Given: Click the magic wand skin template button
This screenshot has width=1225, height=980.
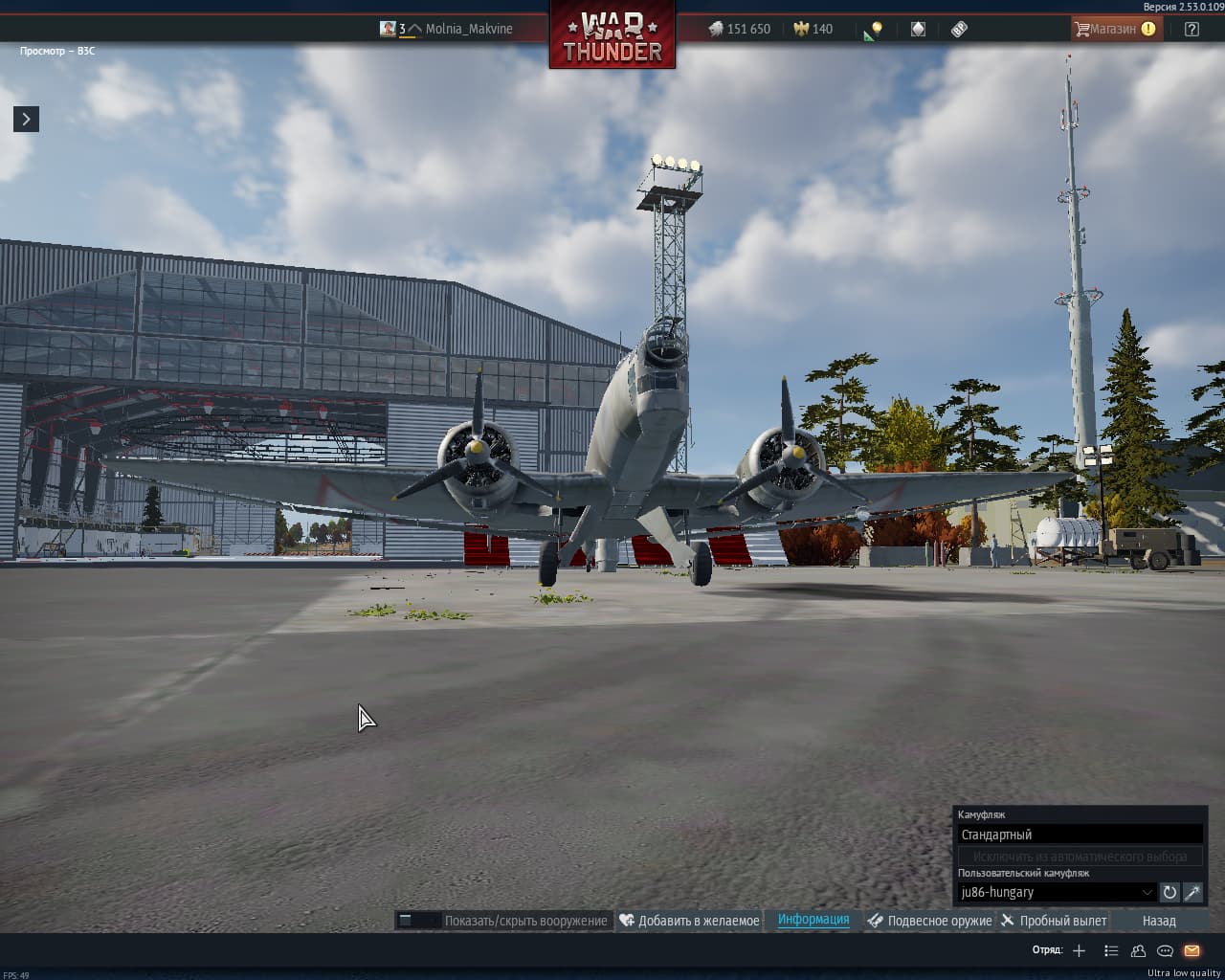Looking at the screenshot, I should tap(1192, 892).
